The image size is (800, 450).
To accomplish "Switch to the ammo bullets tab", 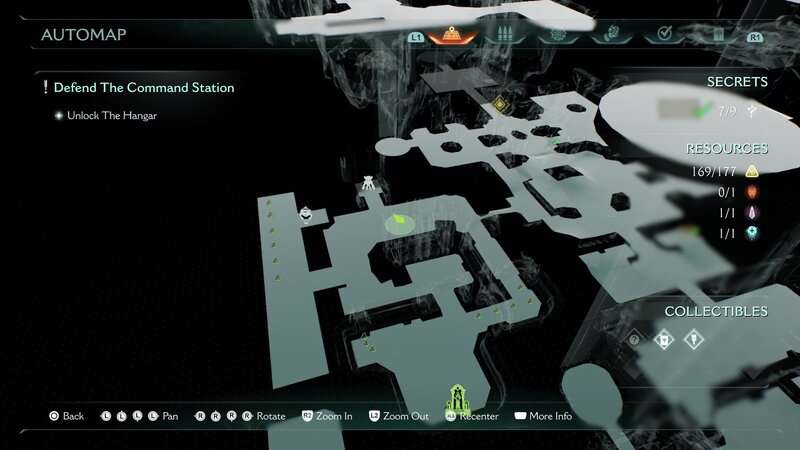I will point(504,36).
